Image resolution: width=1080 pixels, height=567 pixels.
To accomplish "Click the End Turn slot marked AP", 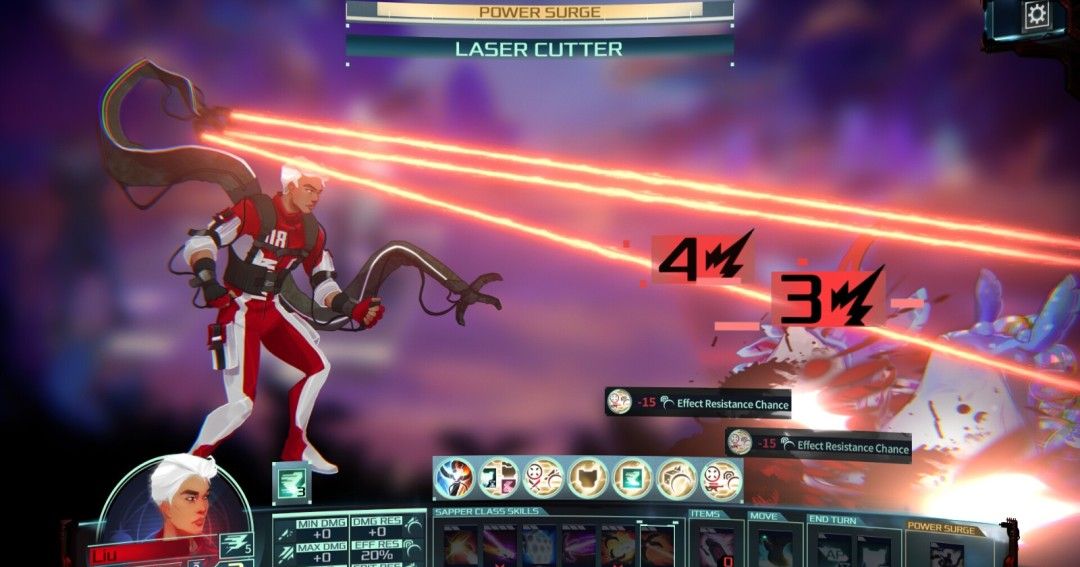I will [834, 550].
